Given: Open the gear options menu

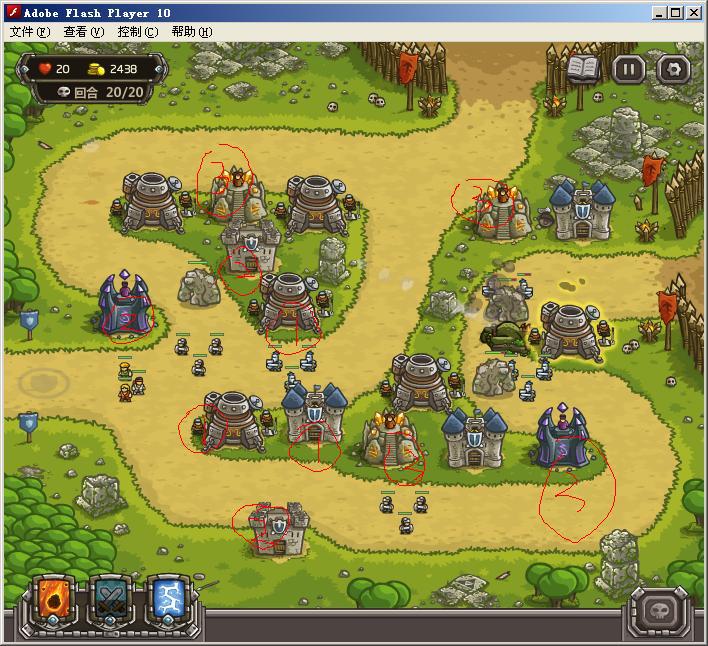Looking at the screenshot, I should (x=674, y=69).
